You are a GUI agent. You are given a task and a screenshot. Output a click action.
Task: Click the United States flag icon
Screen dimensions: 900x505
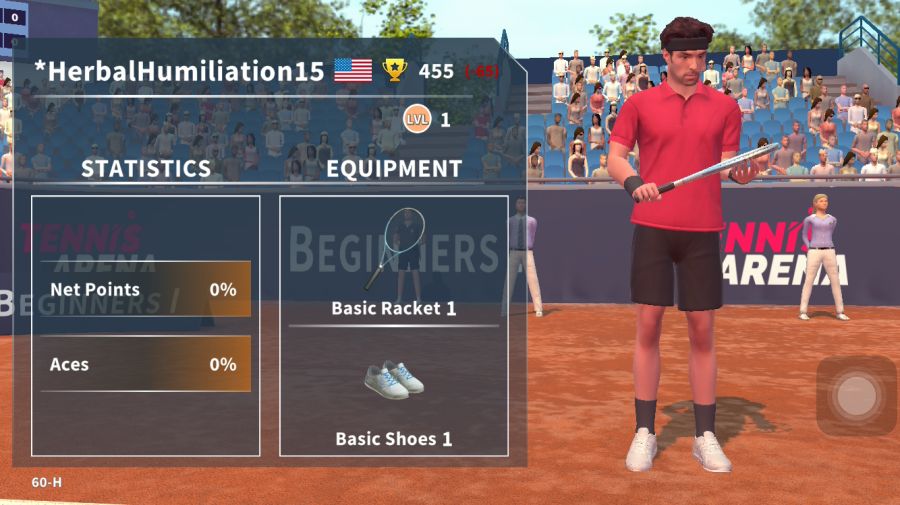pyautogui.click(x=353, y=71)
